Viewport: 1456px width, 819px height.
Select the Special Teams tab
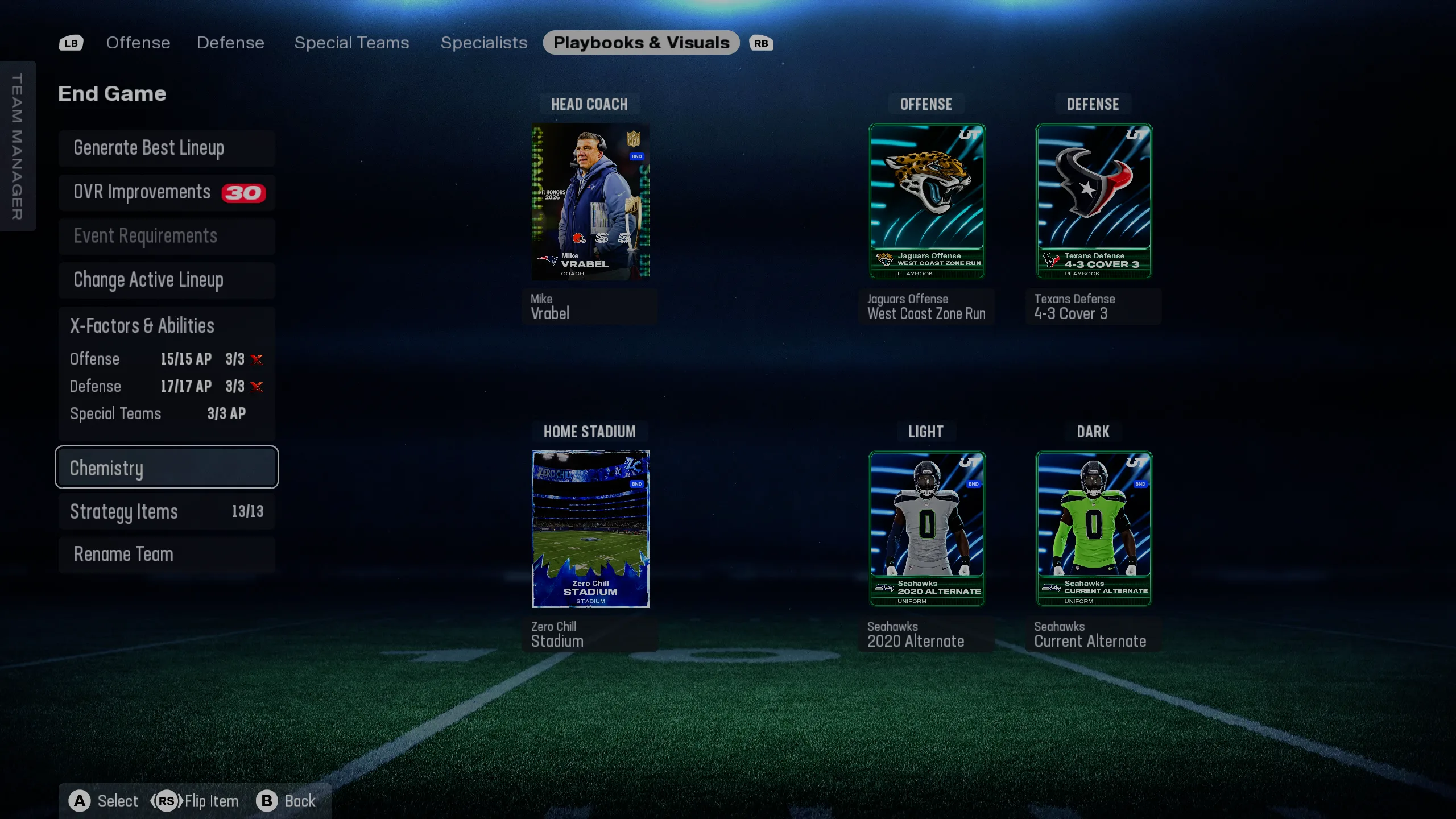(351, 43)
